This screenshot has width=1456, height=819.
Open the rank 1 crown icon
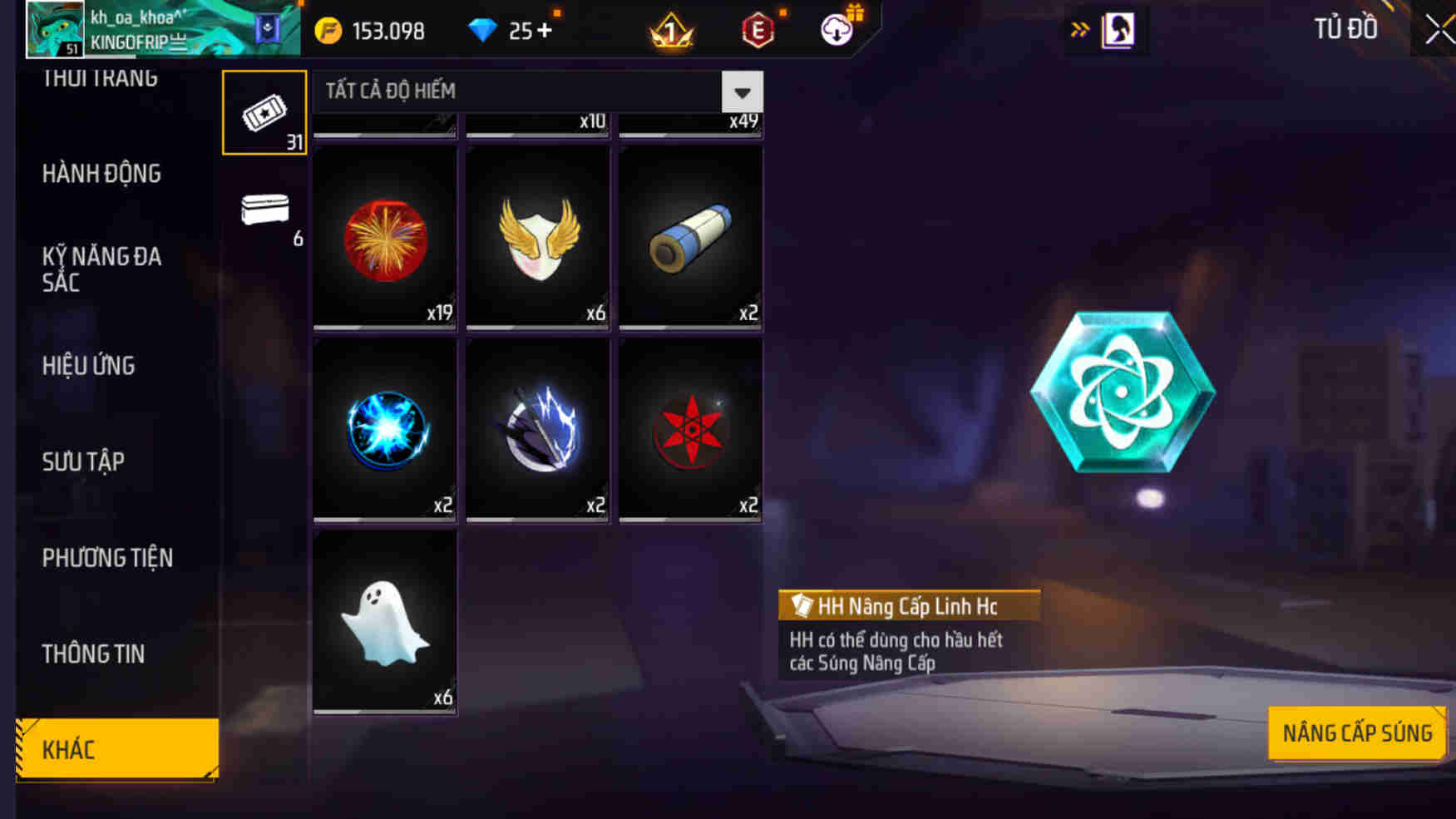(671, 32)
